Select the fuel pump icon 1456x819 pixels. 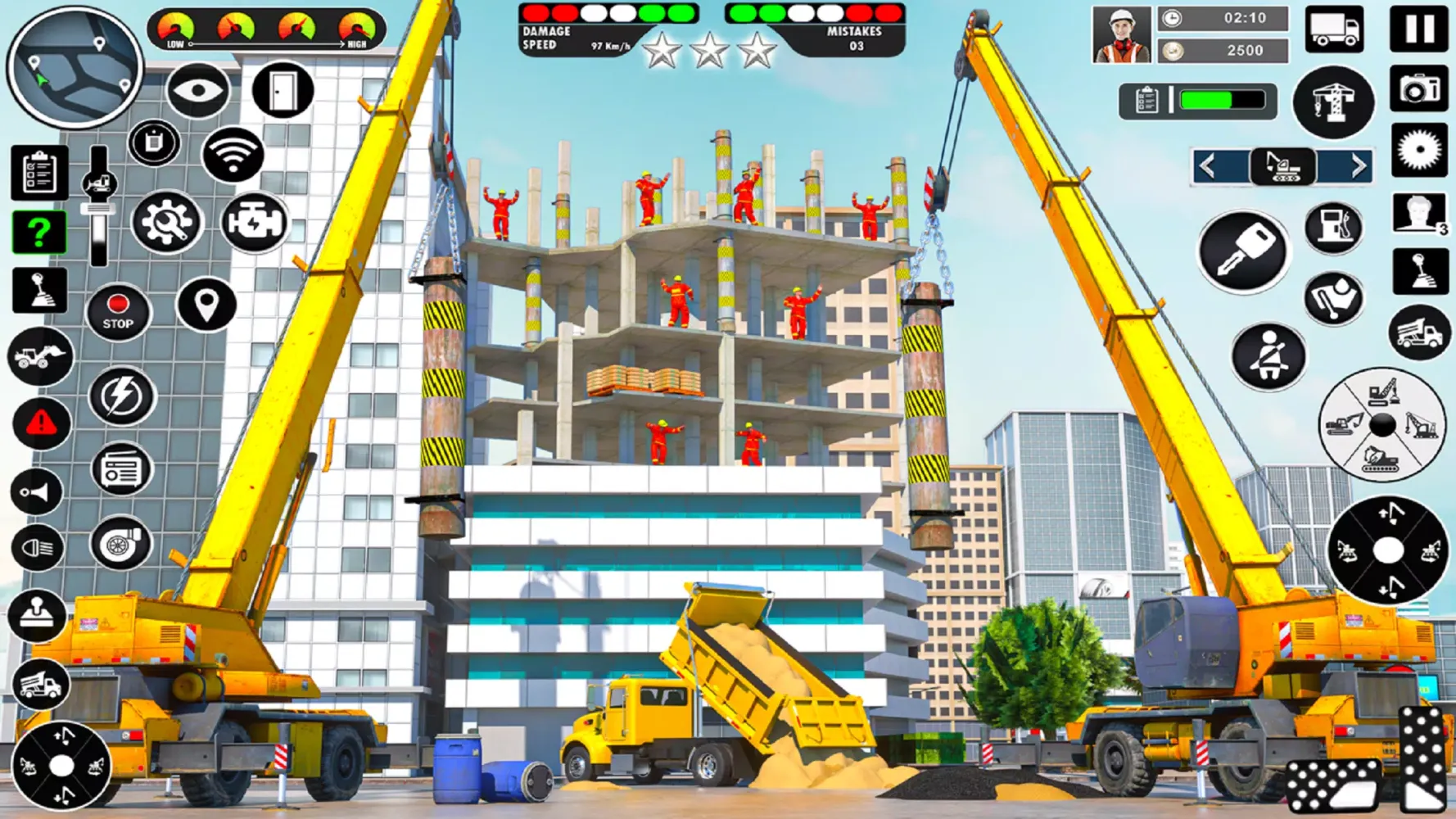[x=1336, y=227]
